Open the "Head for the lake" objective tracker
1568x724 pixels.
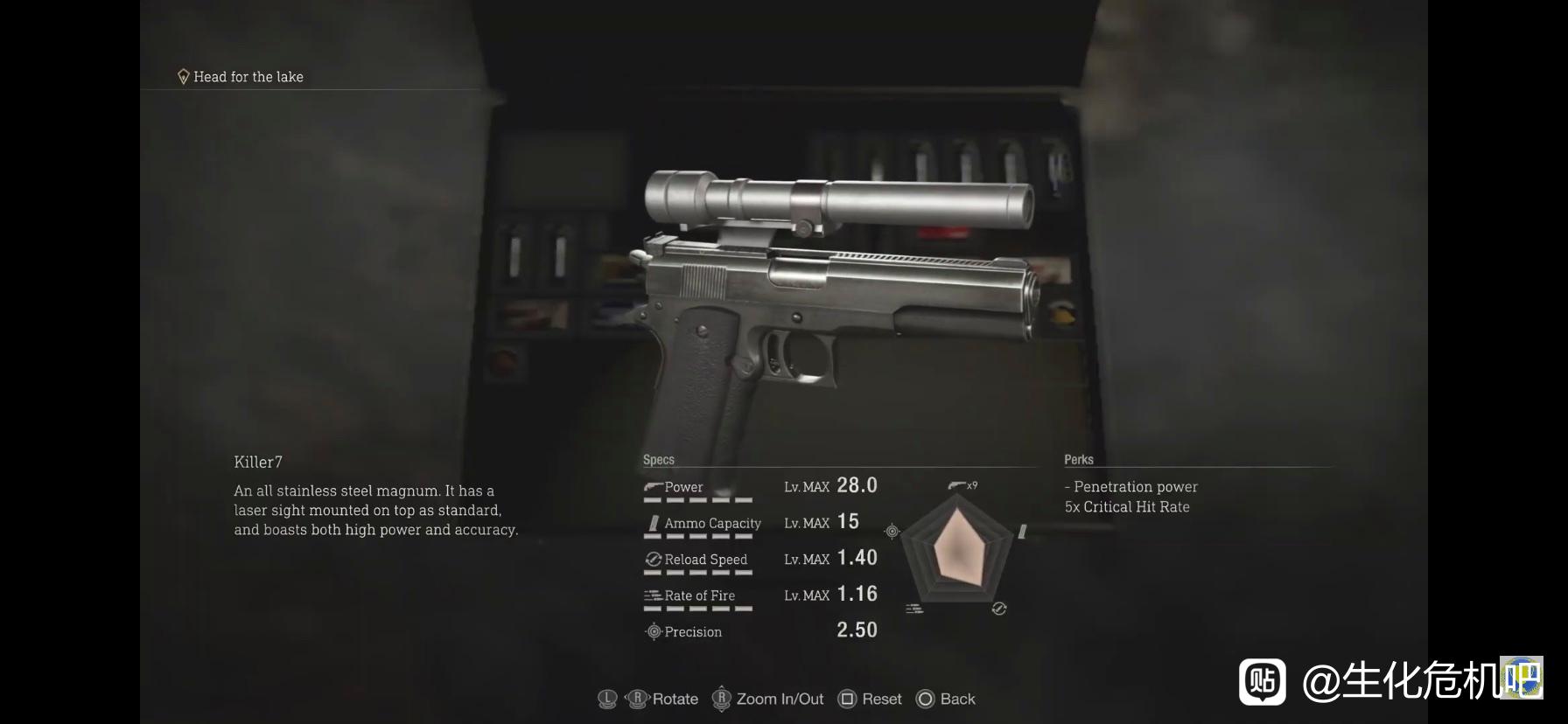(x=241, y=77)
